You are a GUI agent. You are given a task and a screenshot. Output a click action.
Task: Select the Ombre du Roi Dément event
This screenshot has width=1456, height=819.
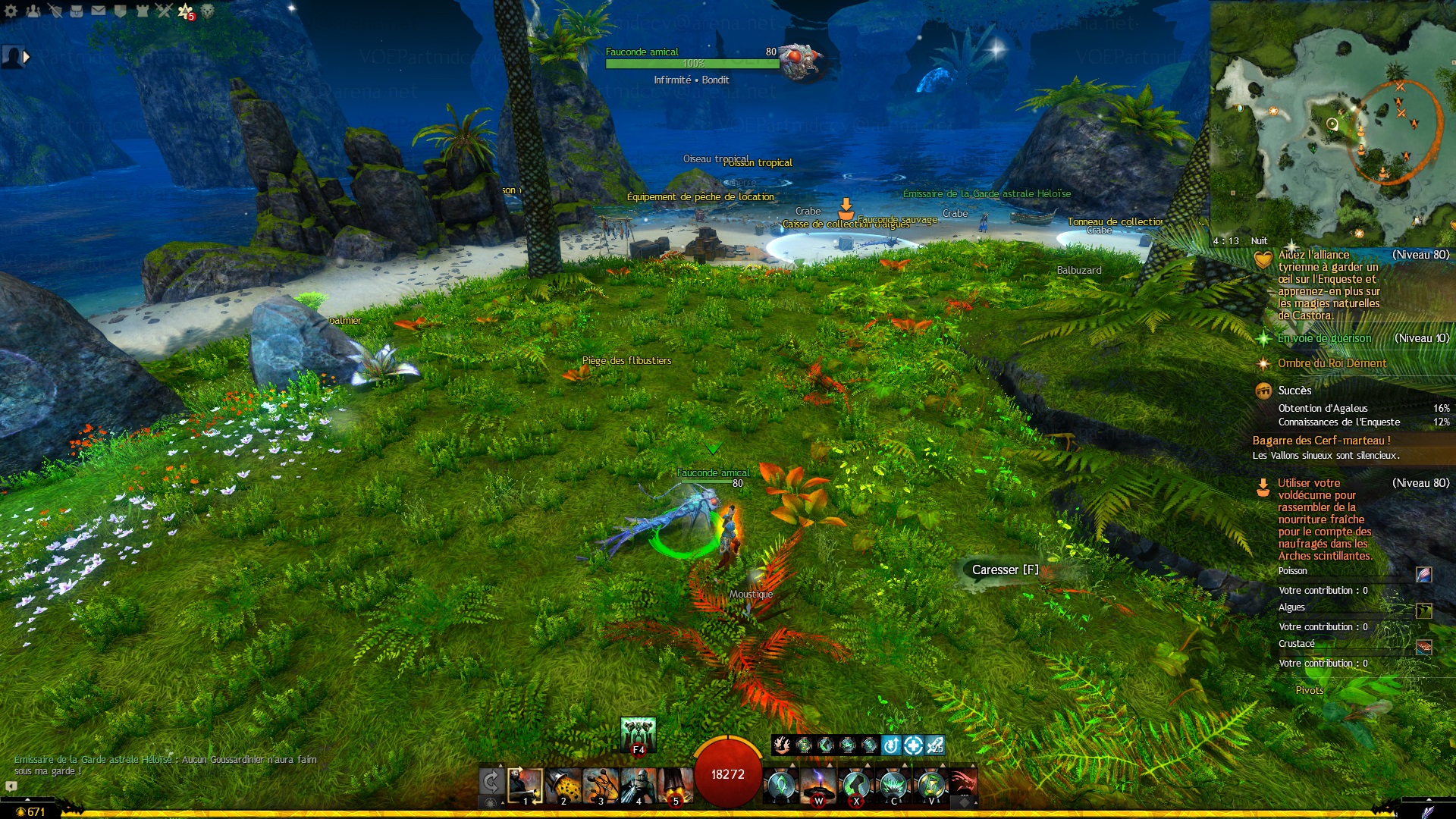[x=1332, y=363]
